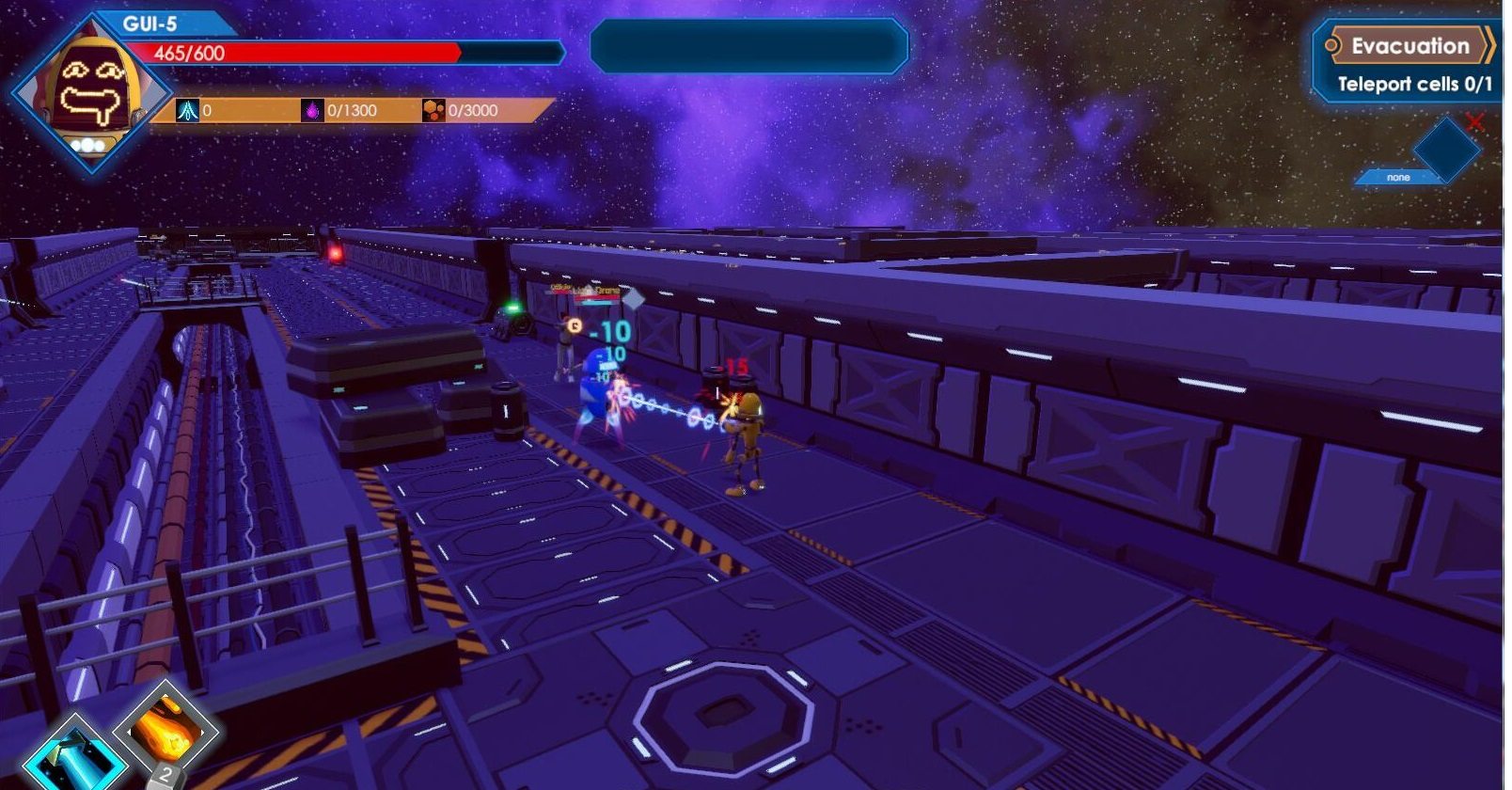Activate the orange fireball ability
This screenshot has height=790, width=1512.
pos(166,729)
